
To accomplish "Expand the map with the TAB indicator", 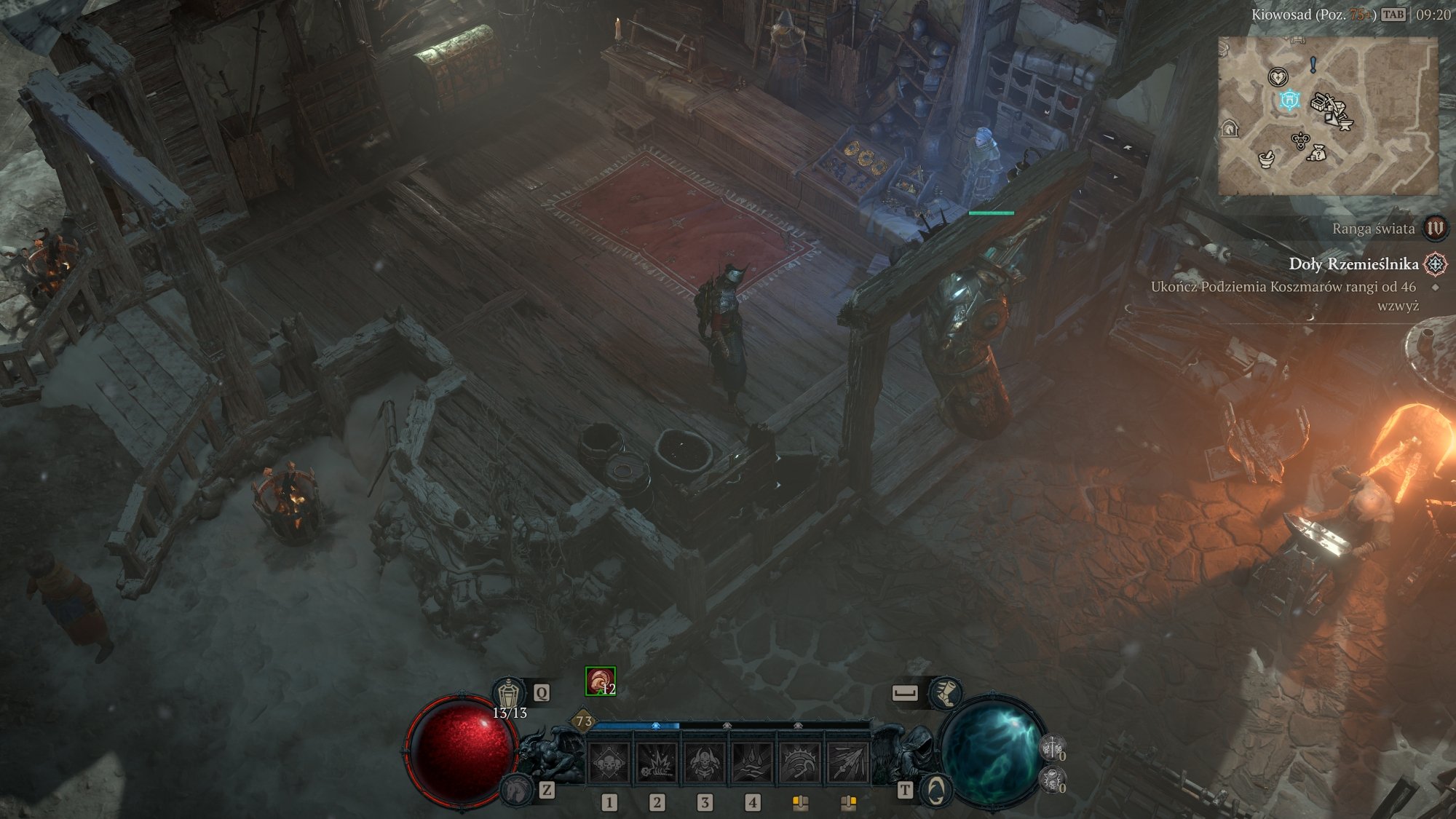I will 1393,15.
